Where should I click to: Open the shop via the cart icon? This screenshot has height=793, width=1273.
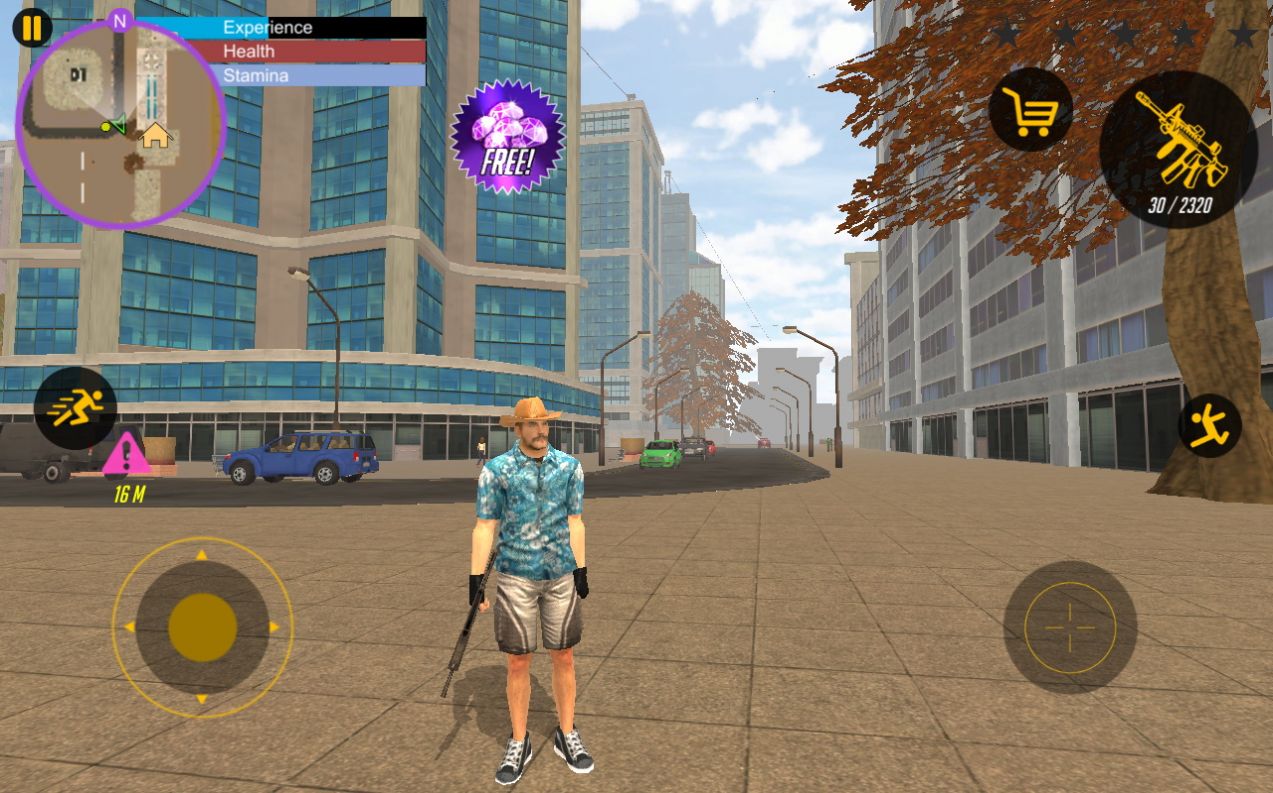pyautogui.click(x=1031, y=110)
